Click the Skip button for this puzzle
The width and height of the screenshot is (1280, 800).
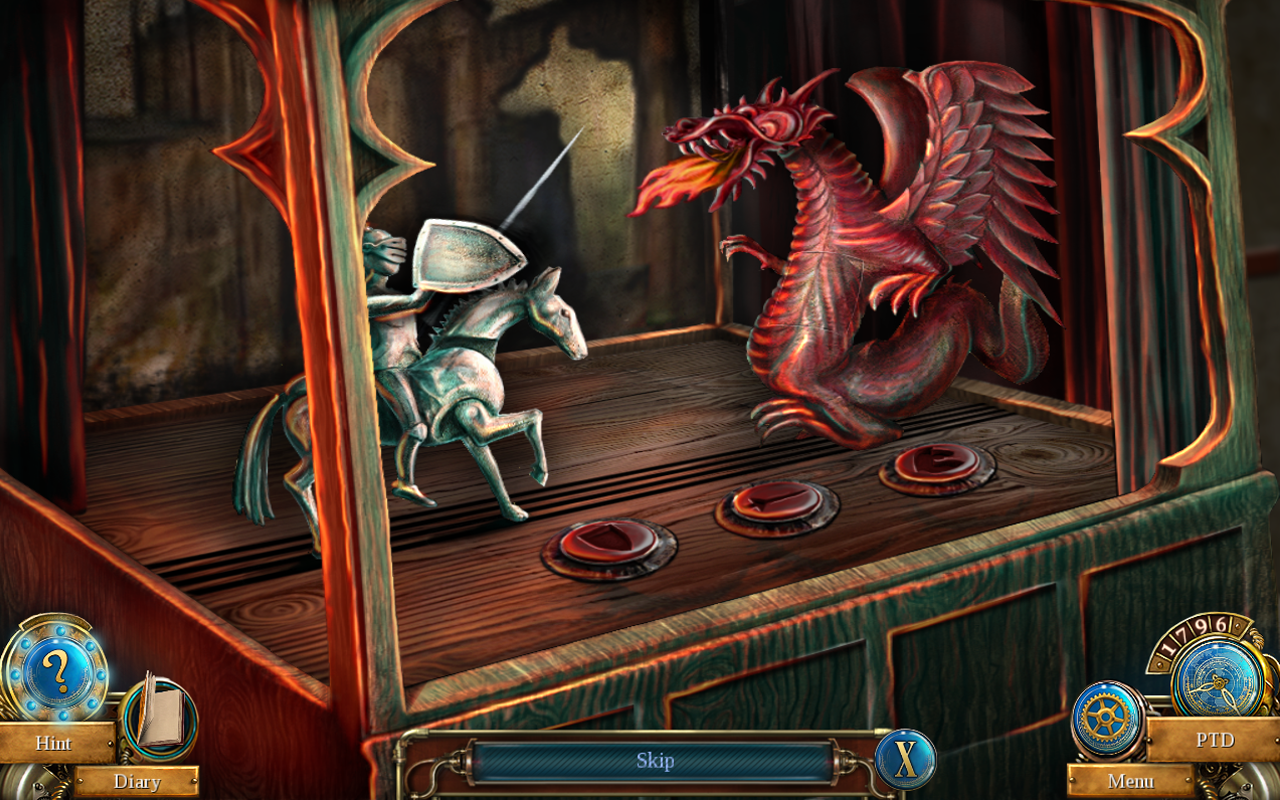[x=655, y=761]
